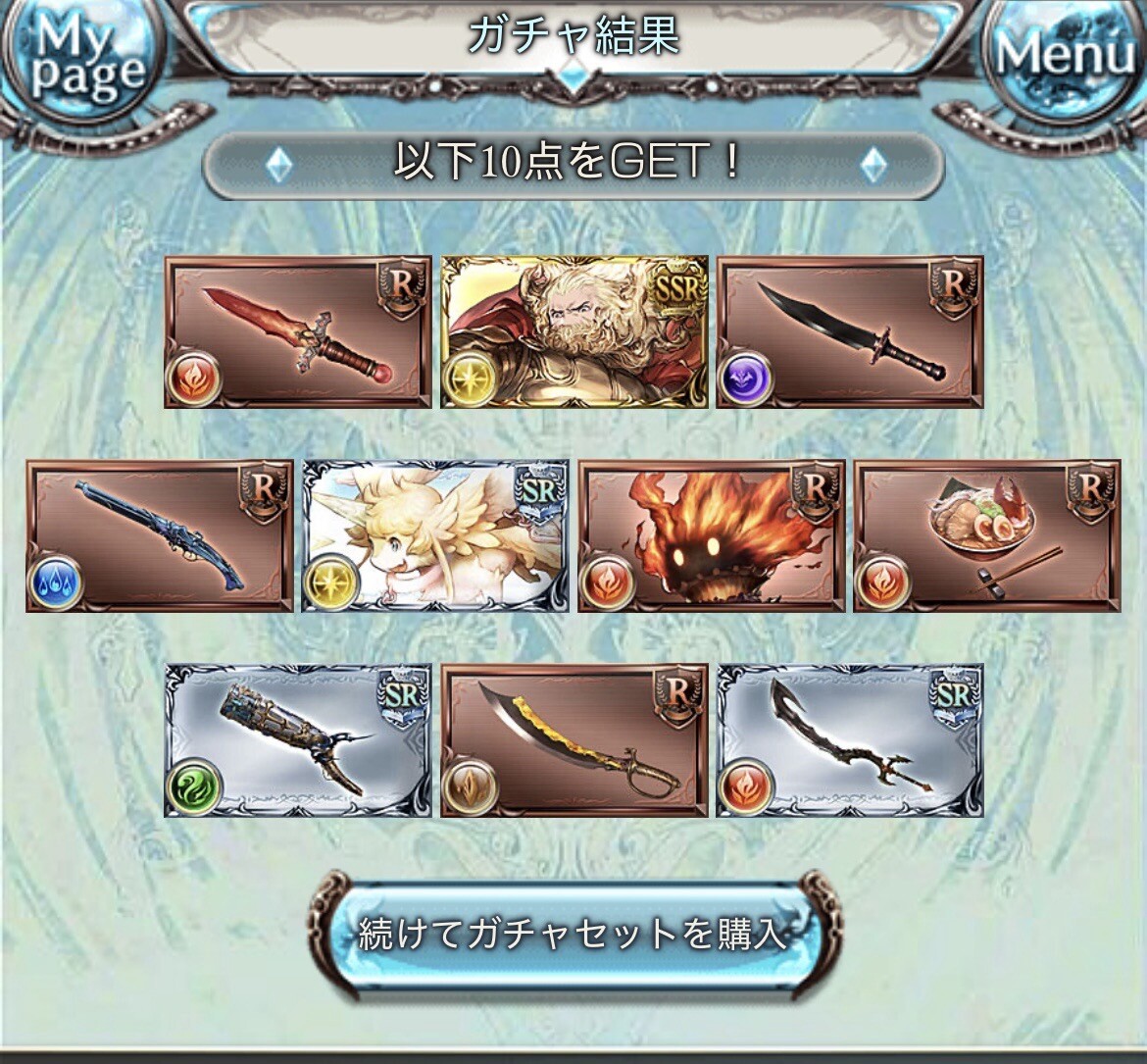Select the black curved knife R card
Viewport: 1147px width, 1064px height.
click(850, 332)
